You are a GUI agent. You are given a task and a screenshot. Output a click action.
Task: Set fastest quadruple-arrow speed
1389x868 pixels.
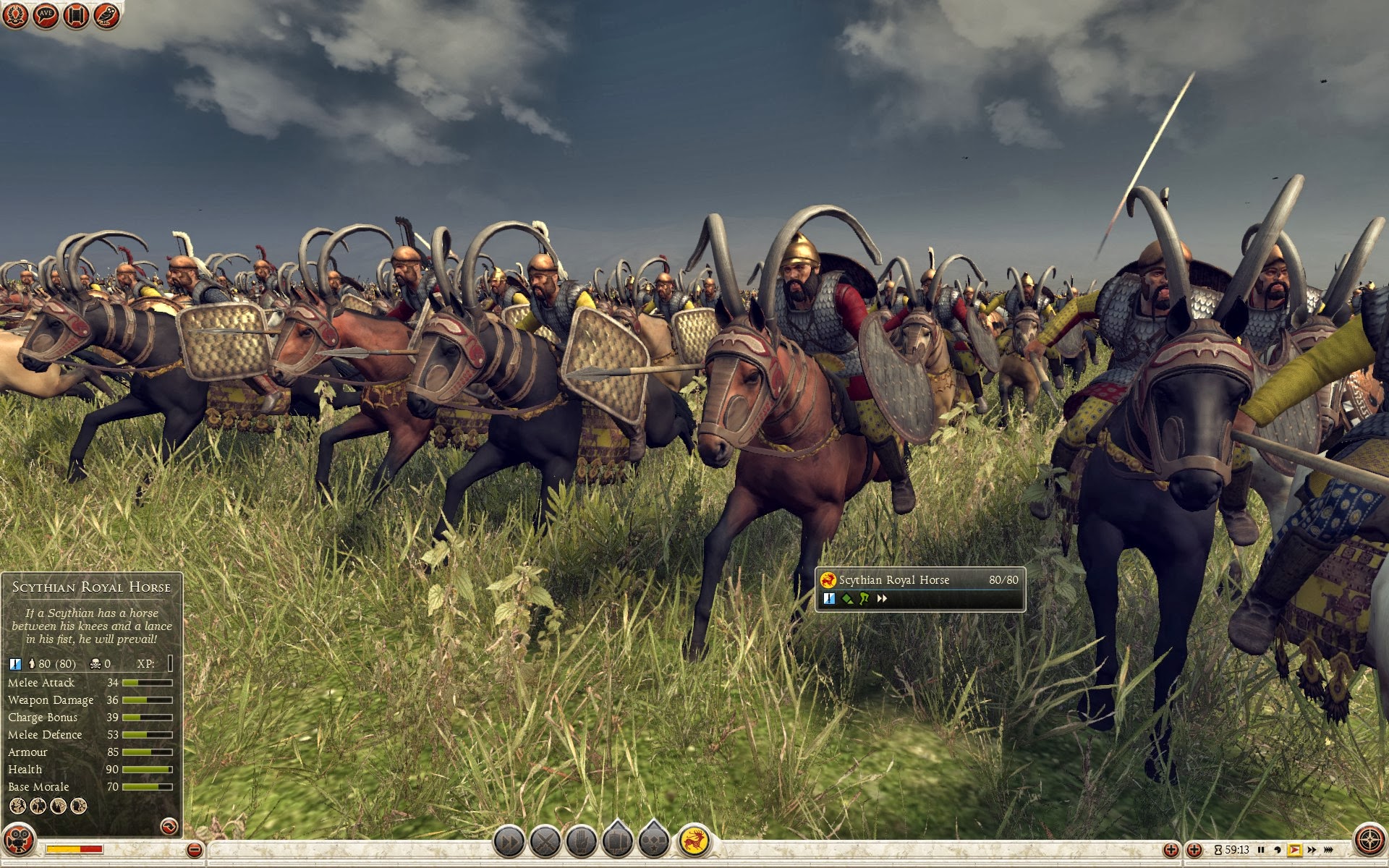(1328, 850)
